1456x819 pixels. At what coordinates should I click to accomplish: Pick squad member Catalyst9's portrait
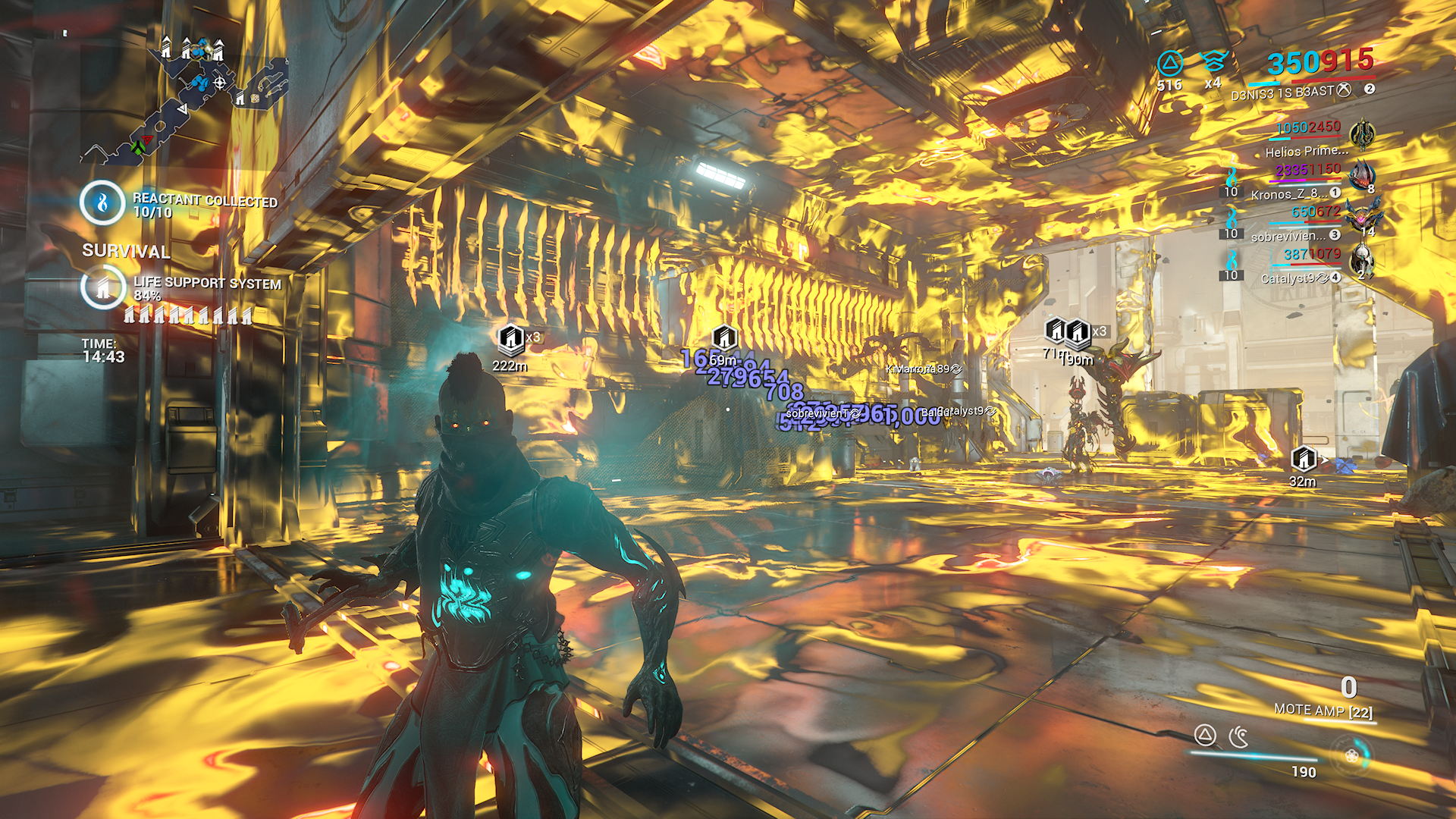(x=1362, y=260)
